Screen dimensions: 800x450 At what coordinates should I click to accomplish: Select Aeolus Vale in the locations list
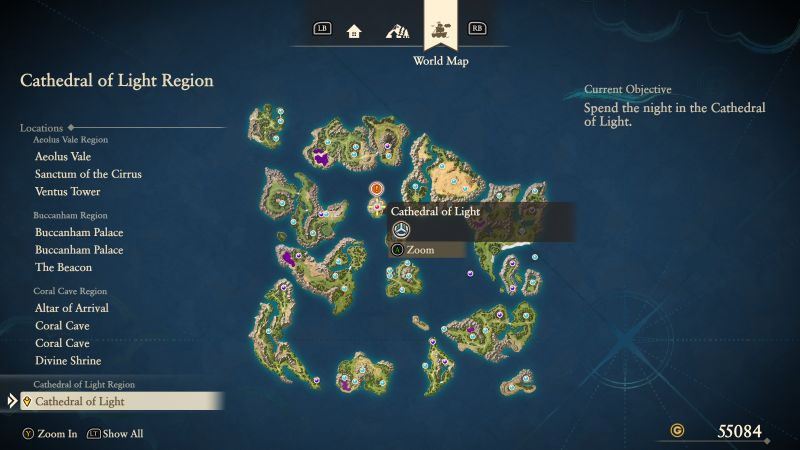pyautogui.click(x=63, y=157)
